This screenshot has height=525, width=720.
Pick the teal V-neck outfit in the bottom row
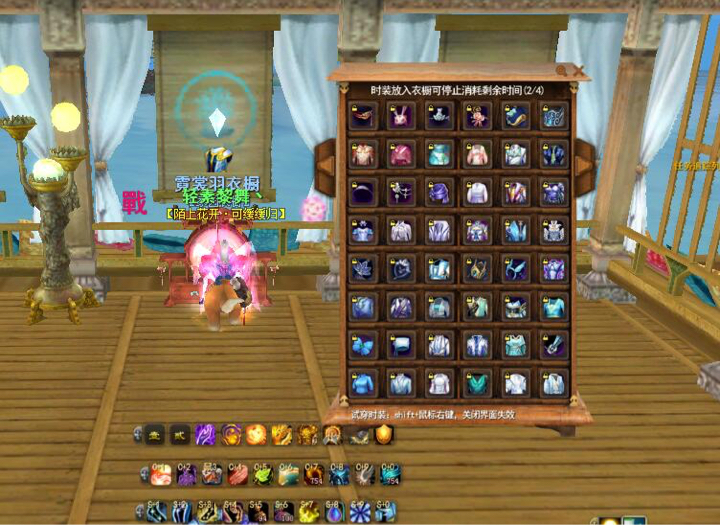[x=477, y=383]
